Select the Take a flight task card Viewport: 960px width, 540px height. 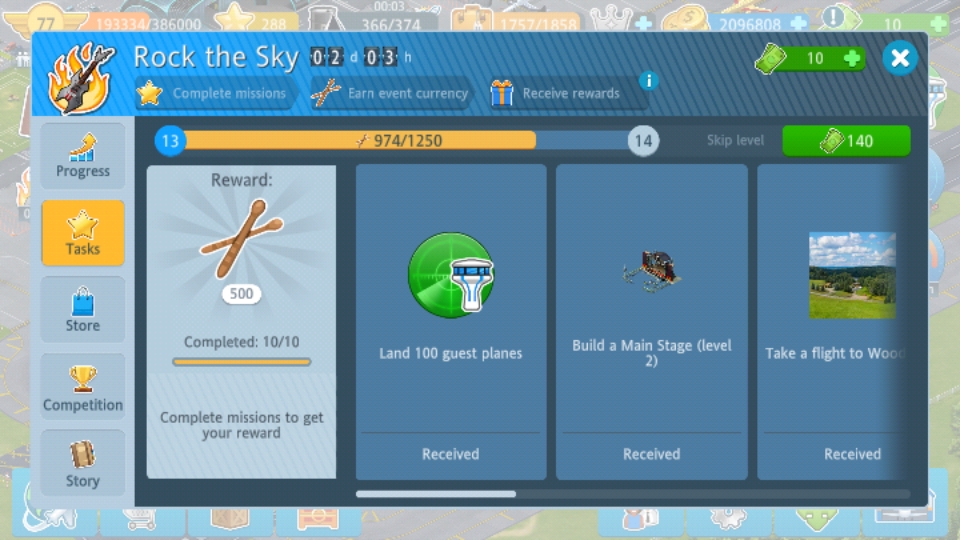tap(834, 322)
